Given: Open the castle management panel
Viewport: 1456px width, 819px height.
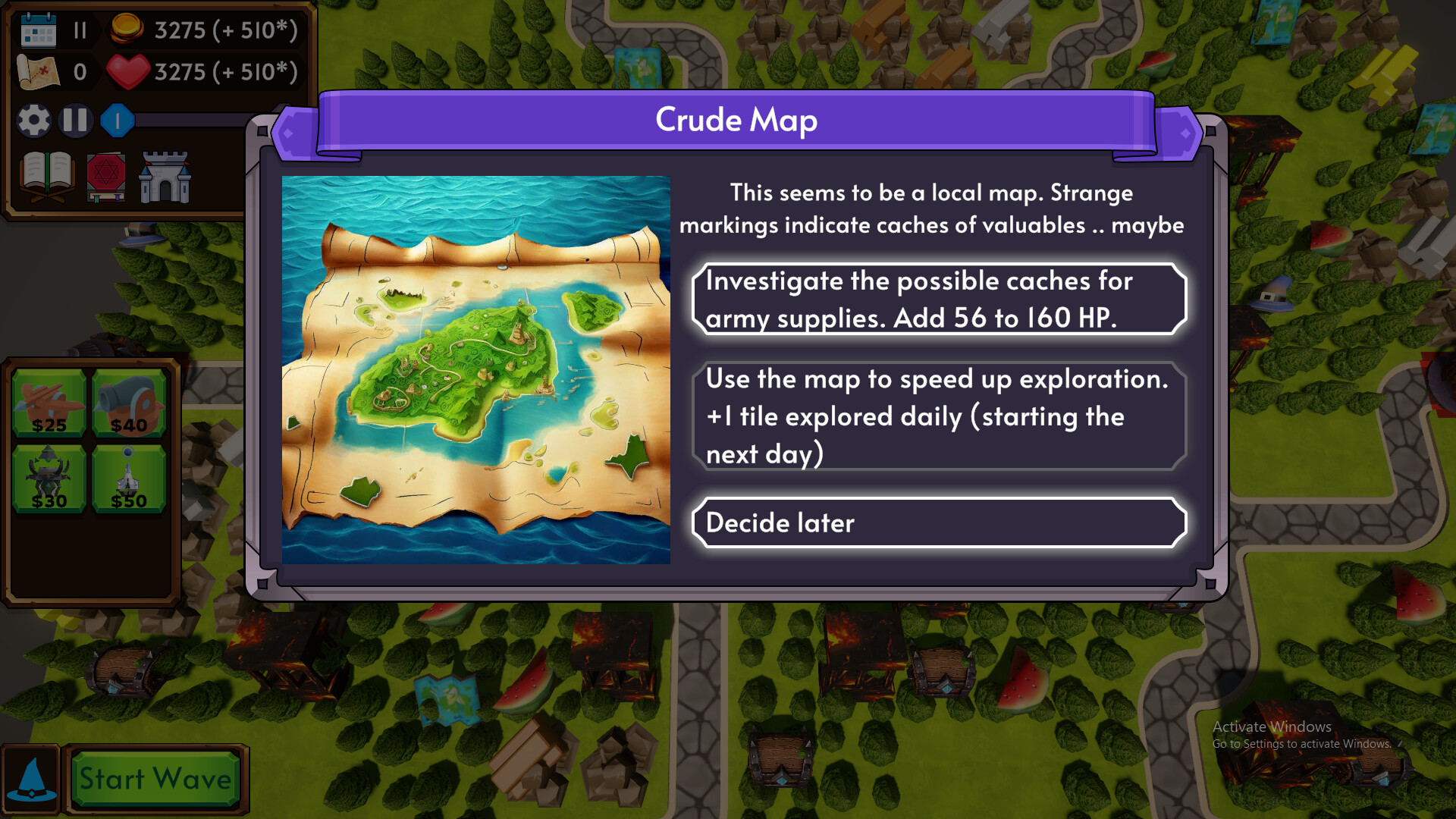Looking at the screenshot, I should [x=165, y=176].
